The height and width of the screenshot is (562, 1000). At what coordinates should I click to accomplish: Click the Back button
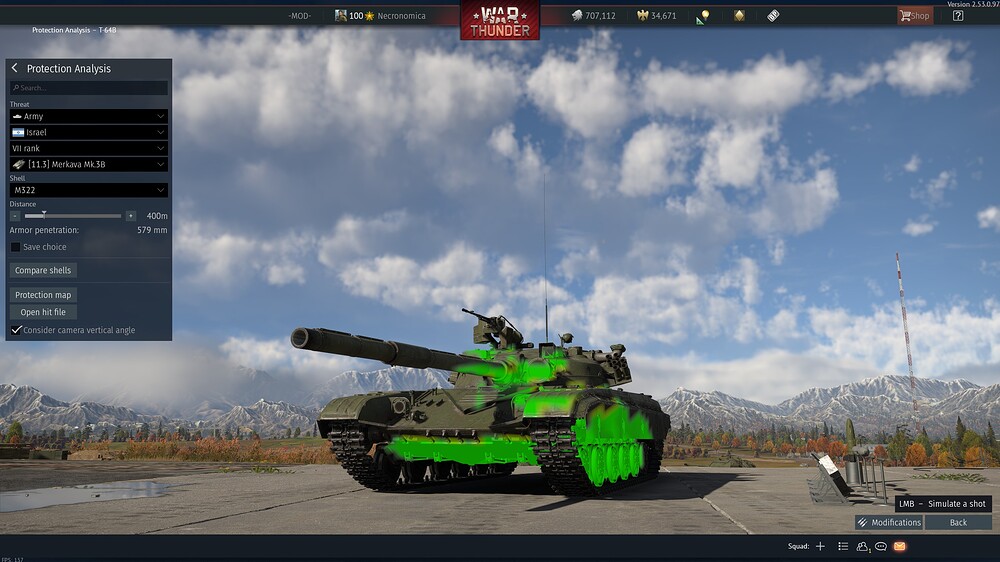(x=958, y=522)
